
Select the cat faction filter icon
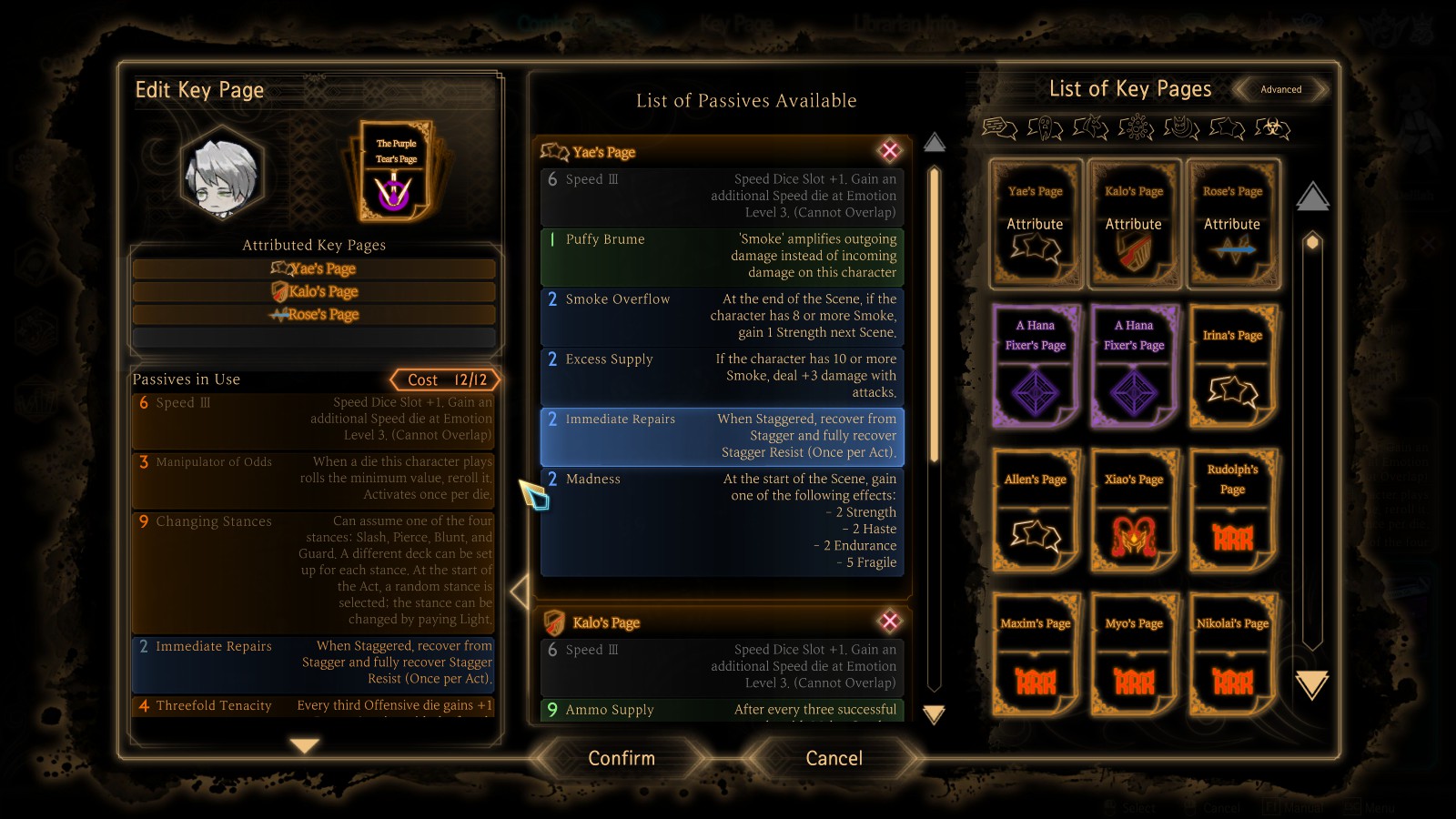1181,128
